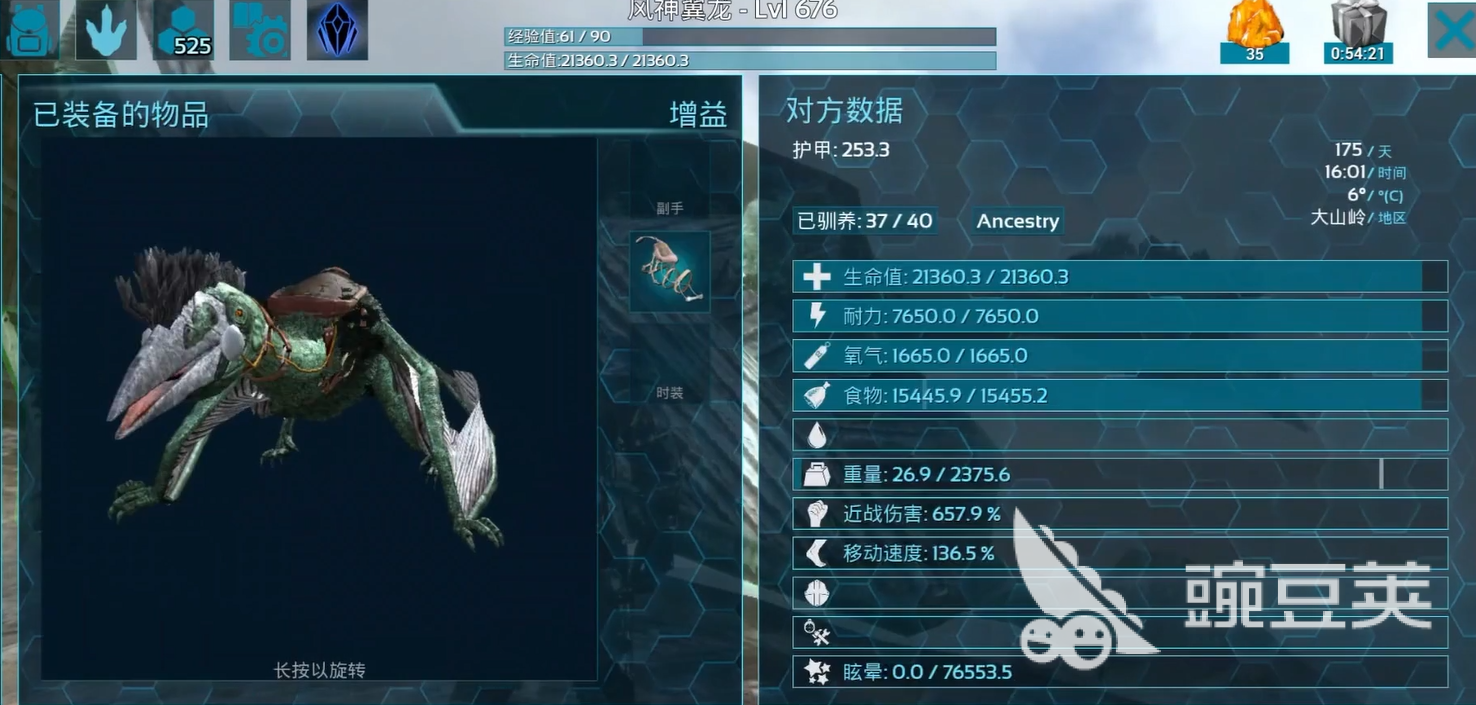
Task: Close the creature inventory screen
Action: (1451, 30)
